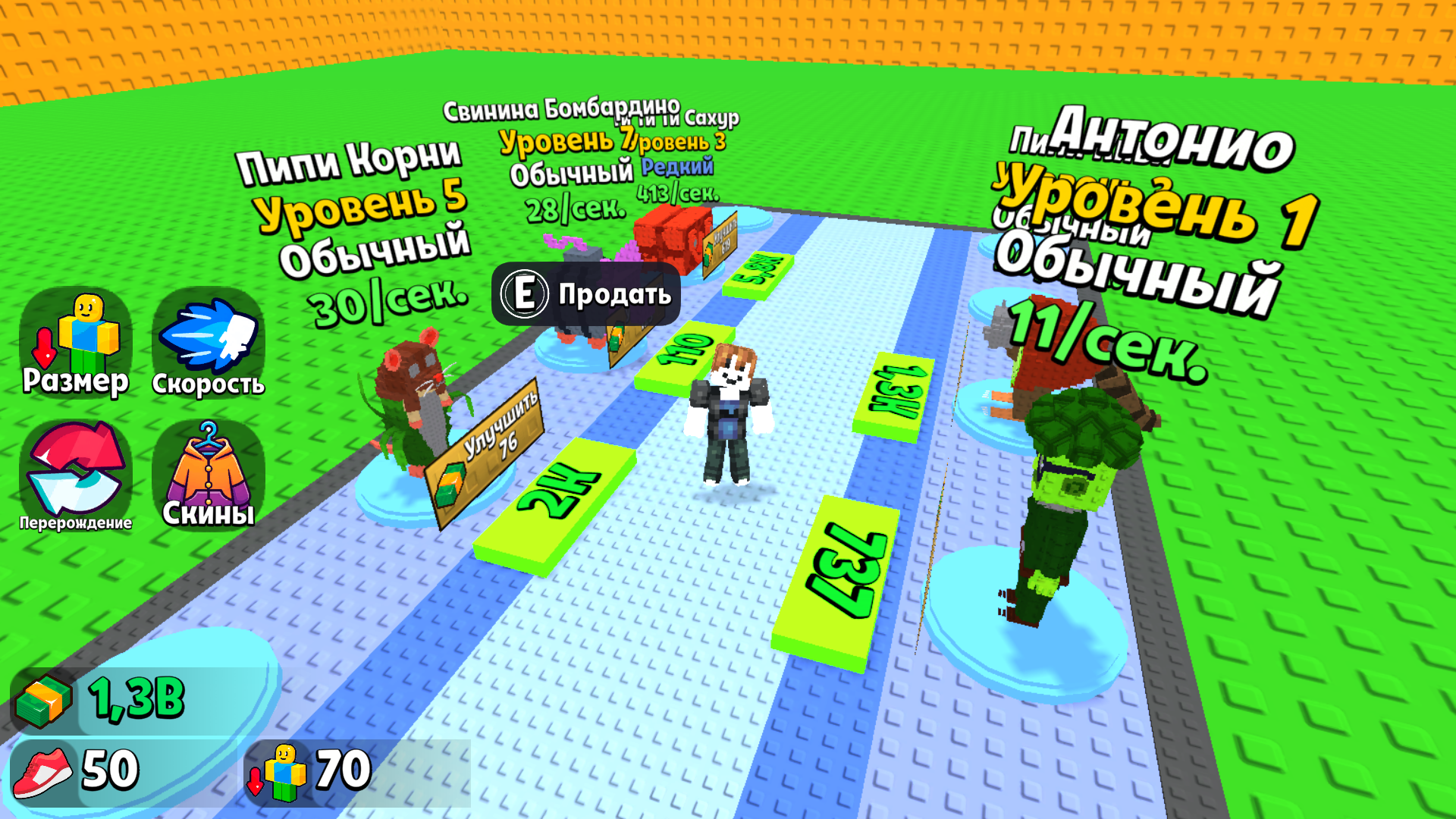Click the red sneaker icon near 50
This screenshot has height=819, width=1456.
pos(45,771)
